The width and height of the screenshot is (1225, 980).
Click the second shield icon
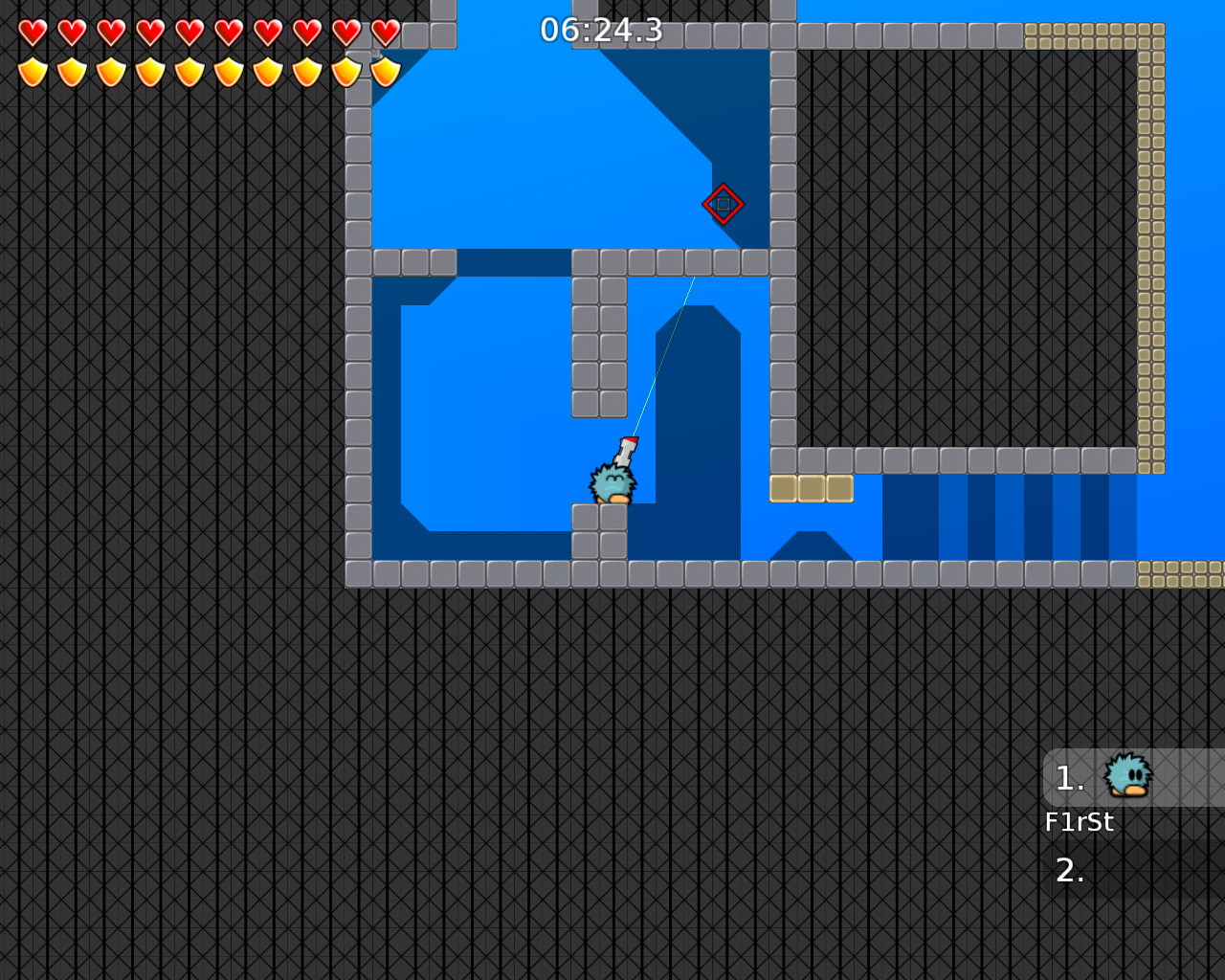click(71, 72)
